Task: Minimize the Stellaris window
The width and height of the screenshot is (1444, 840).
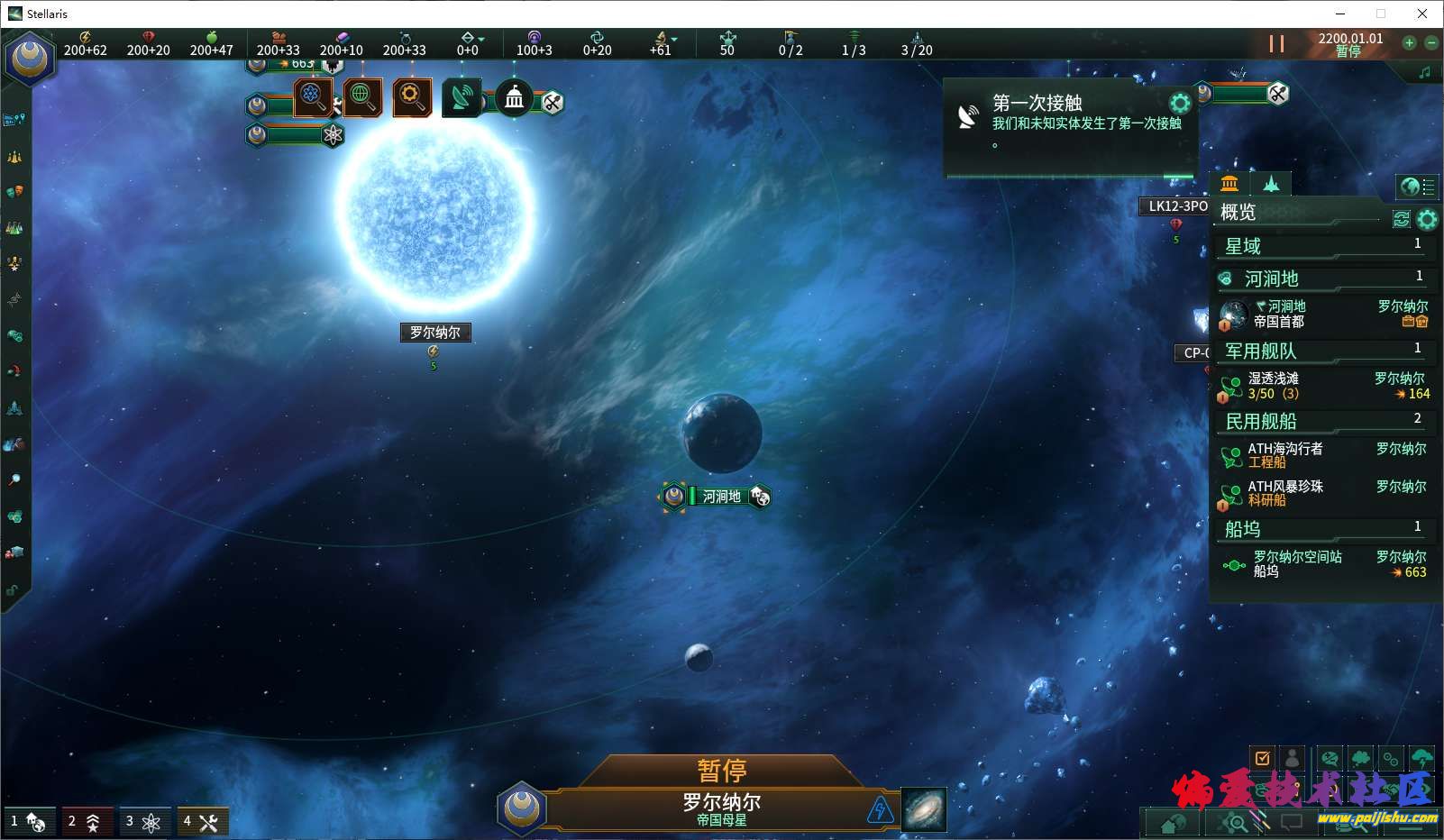Action: (x=1339, y=14)
